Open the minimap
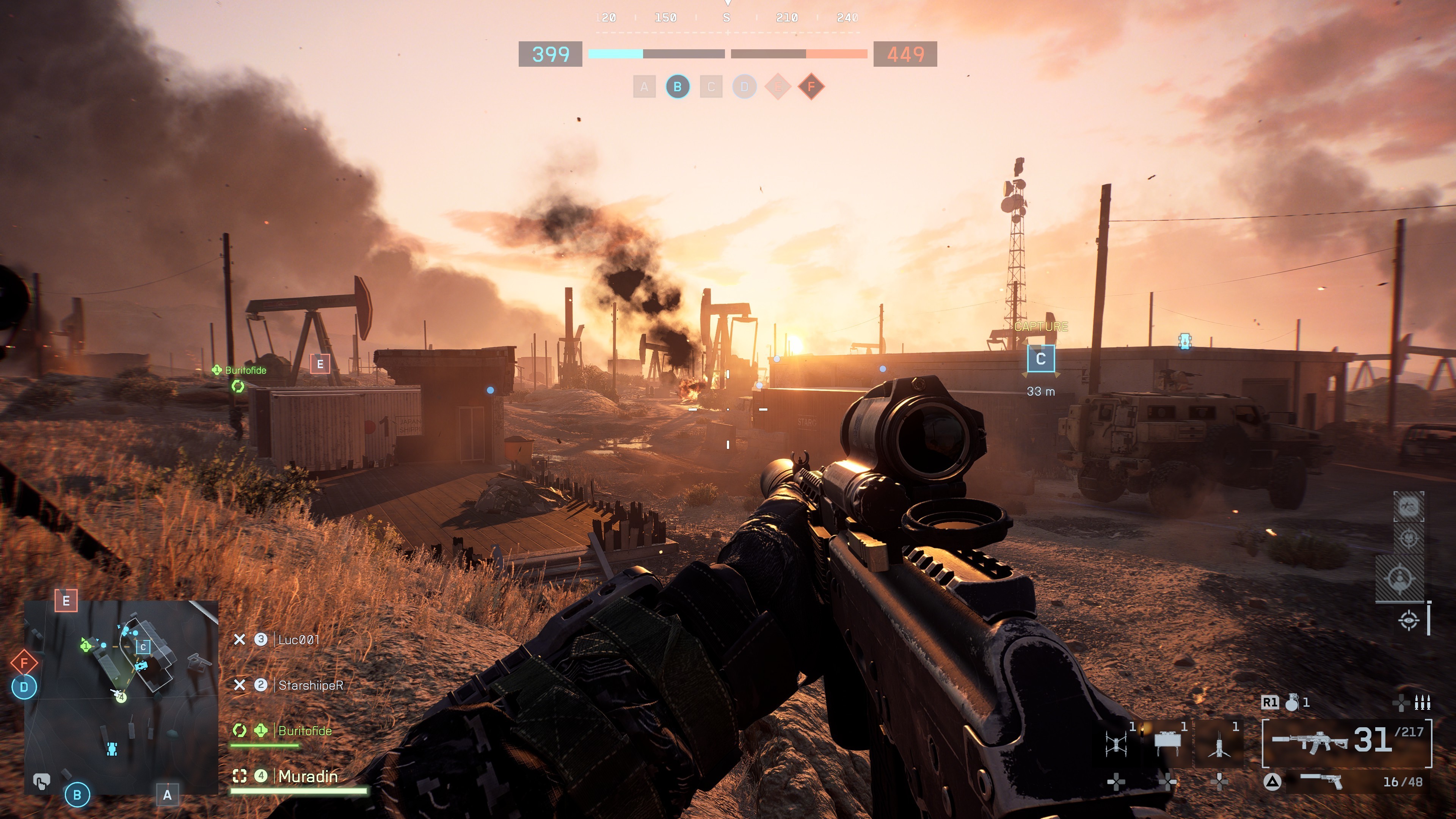This screenshot has height=819, width=1456. coord(121,698)
